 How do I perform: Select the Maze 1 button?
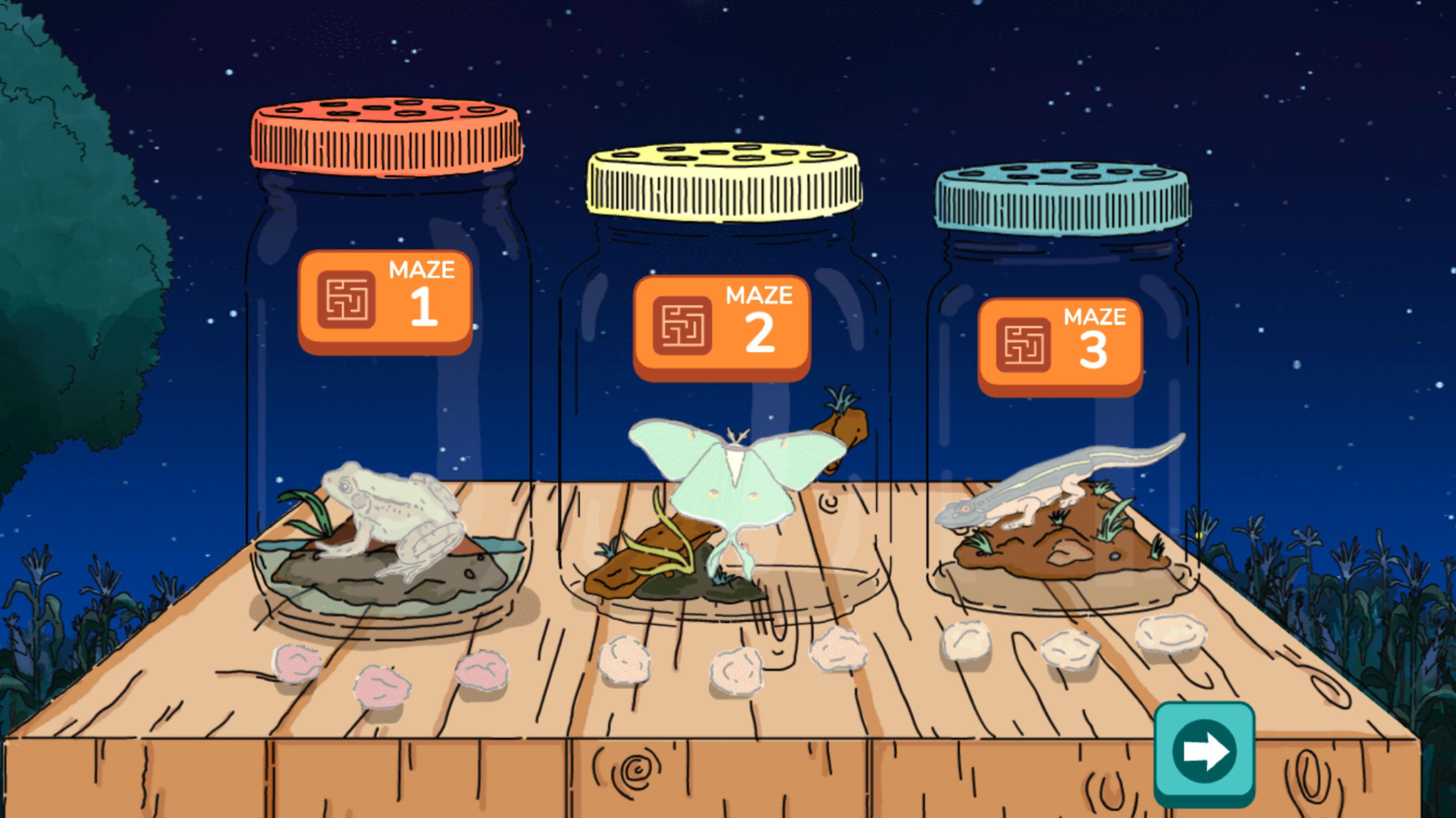point(385,301)
